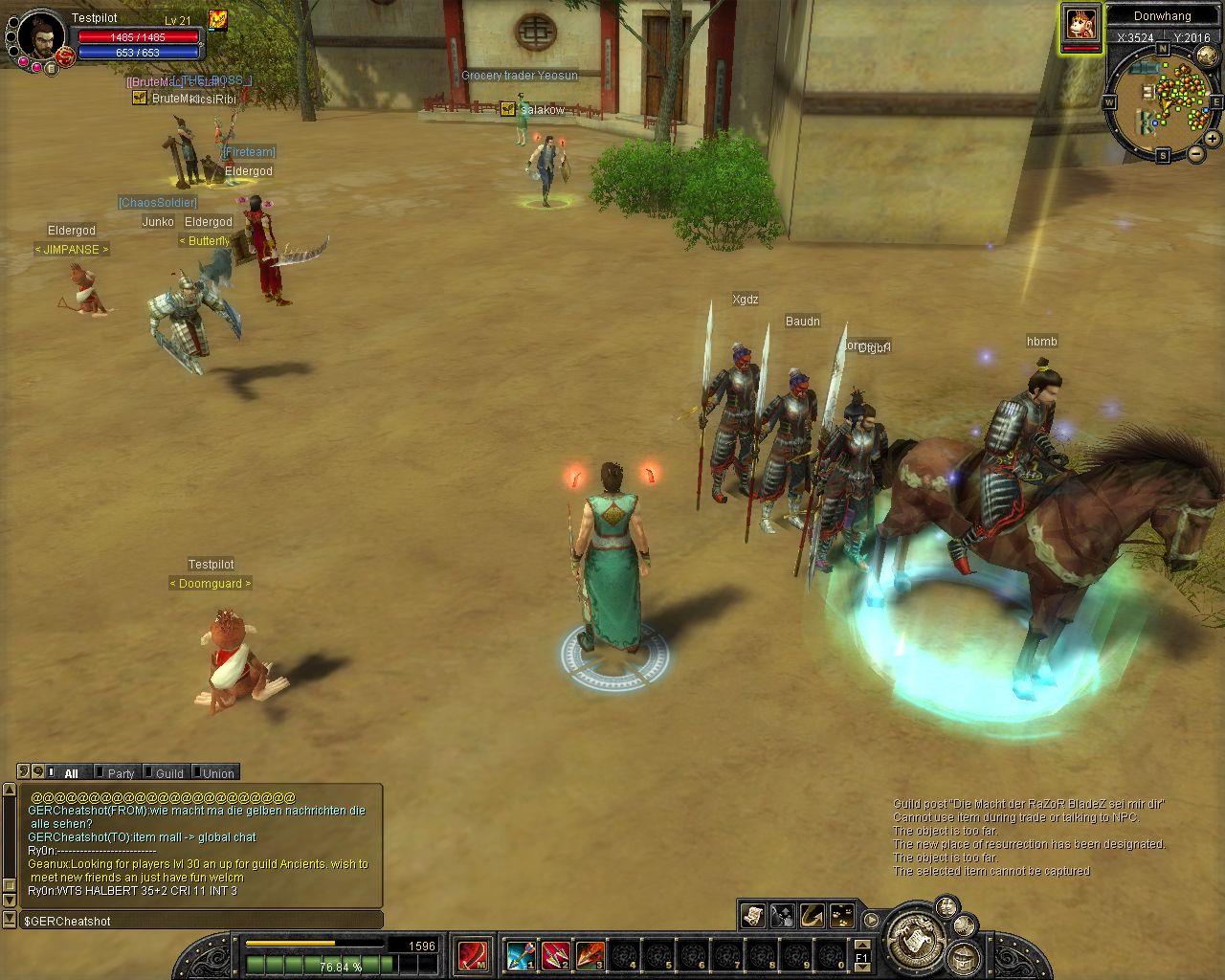Screen dimensions: 1225x980
Task: Switch hotbar page with the up arrow
Action: coord(861,943)
